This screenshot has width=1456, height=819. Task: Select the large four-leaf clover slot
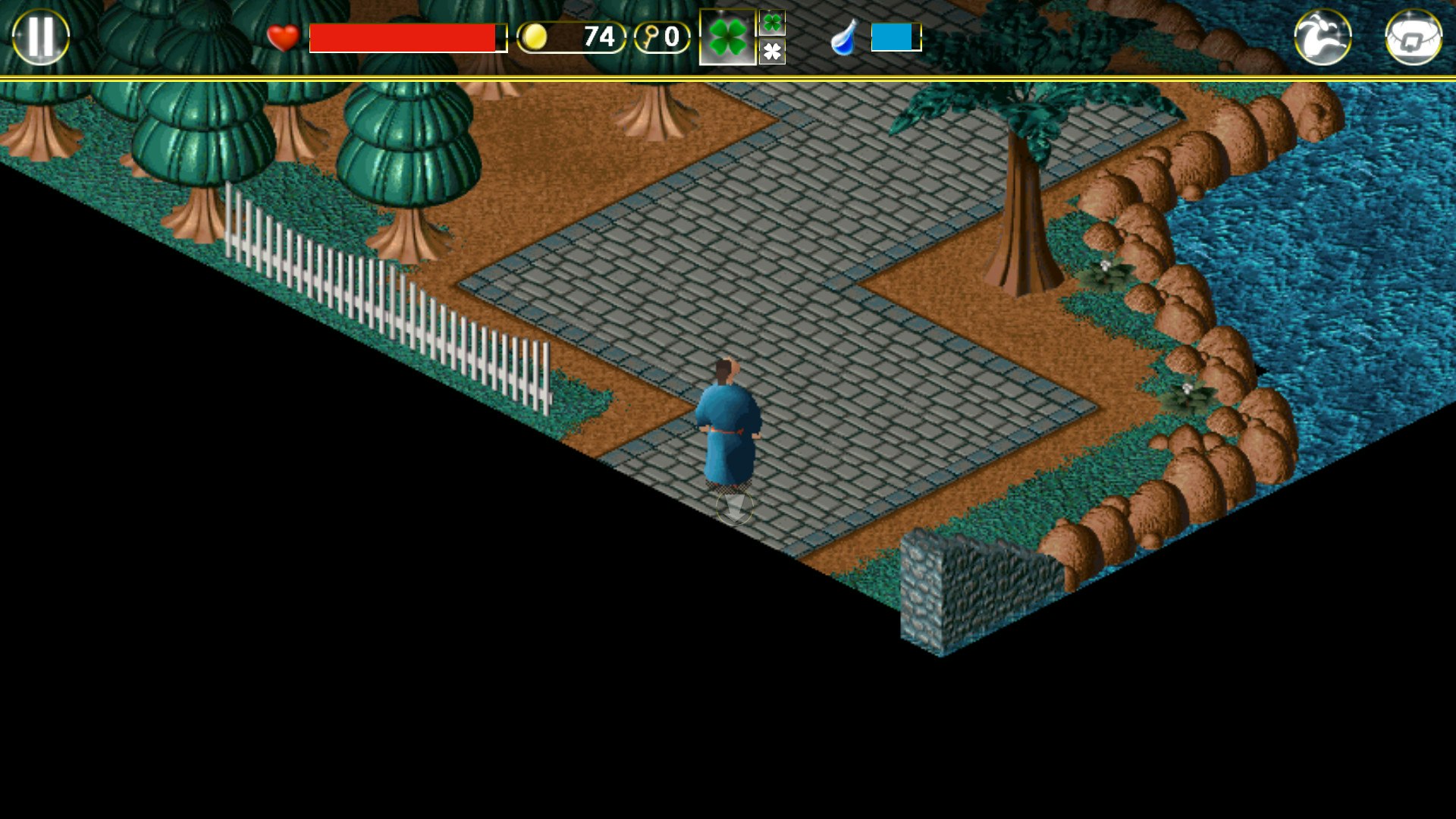(726, 36)
